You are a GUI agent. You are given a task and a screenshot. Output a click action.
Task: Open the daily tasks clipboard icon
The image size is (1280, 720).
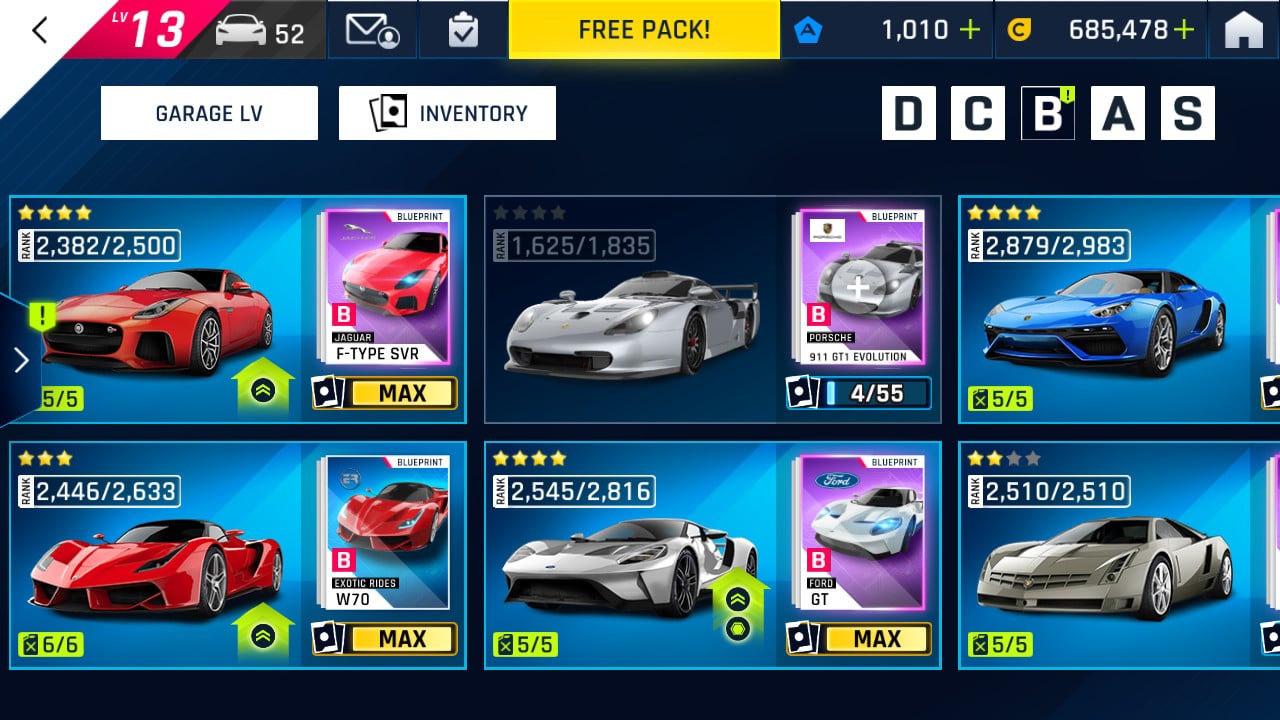tap(463, 30)
